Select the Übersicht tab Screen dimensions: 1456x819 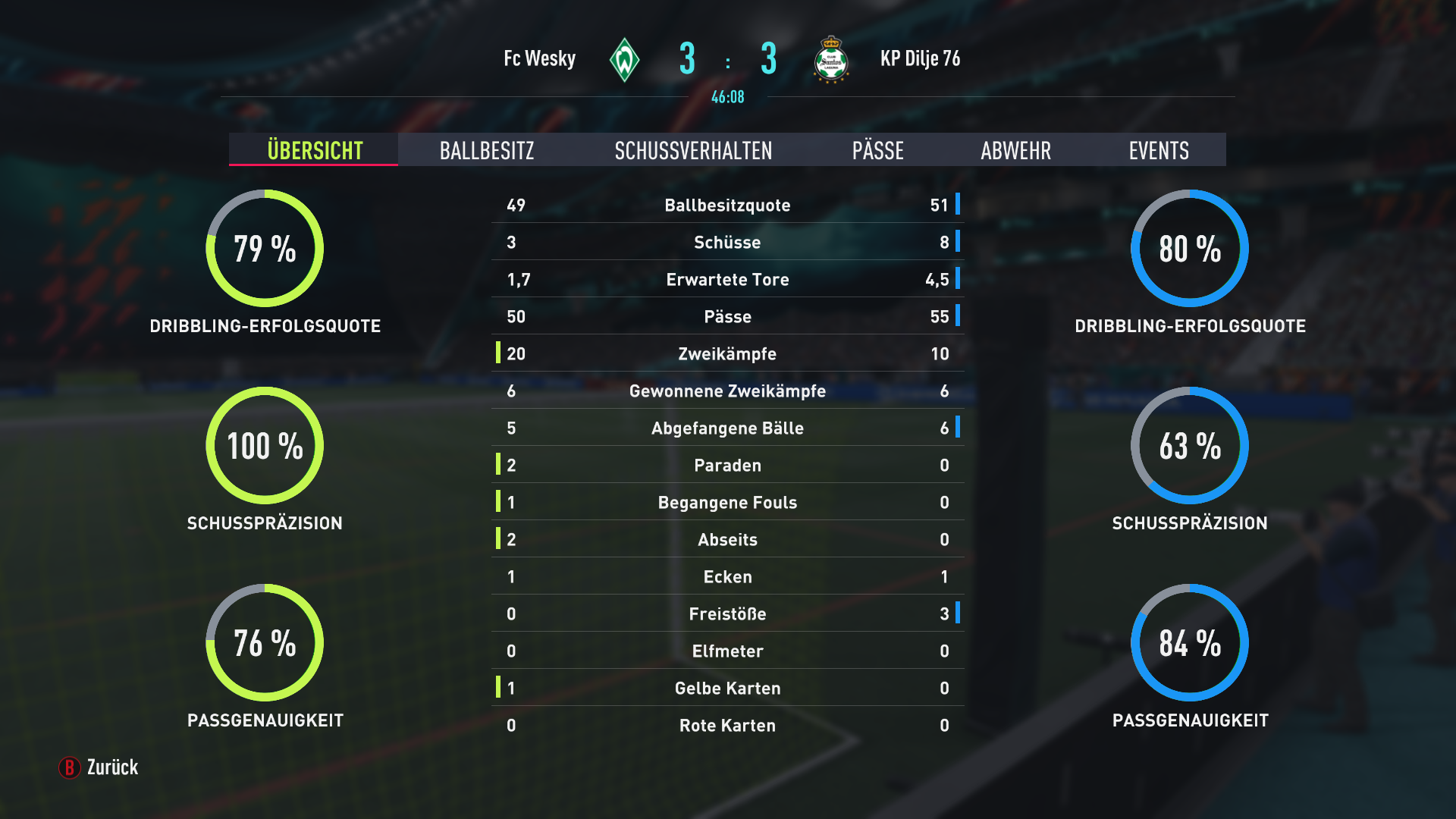coord(315,150)
